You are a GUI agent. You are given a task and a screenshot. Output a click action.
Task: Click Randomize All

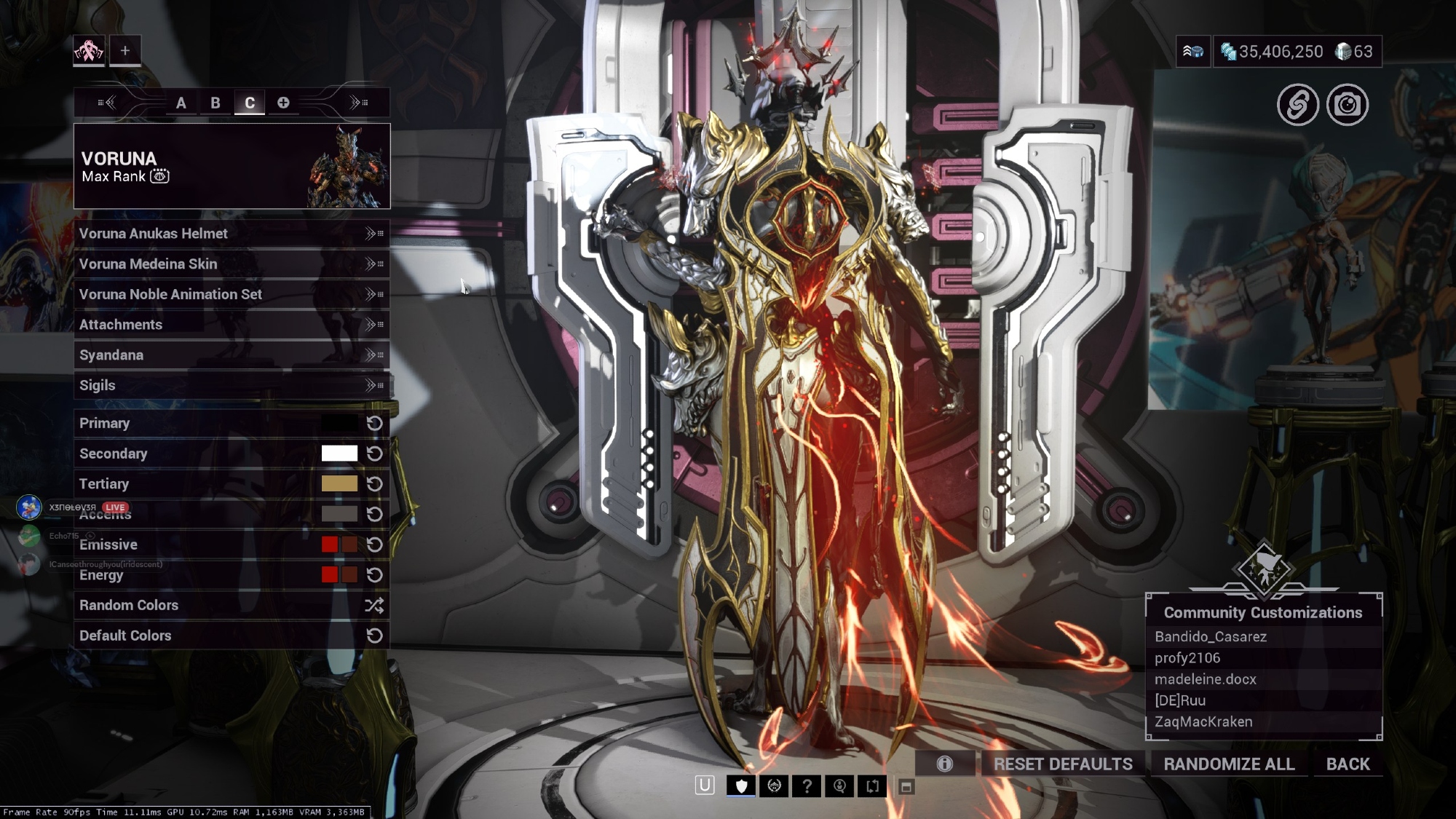click(x=1229, y=764)
